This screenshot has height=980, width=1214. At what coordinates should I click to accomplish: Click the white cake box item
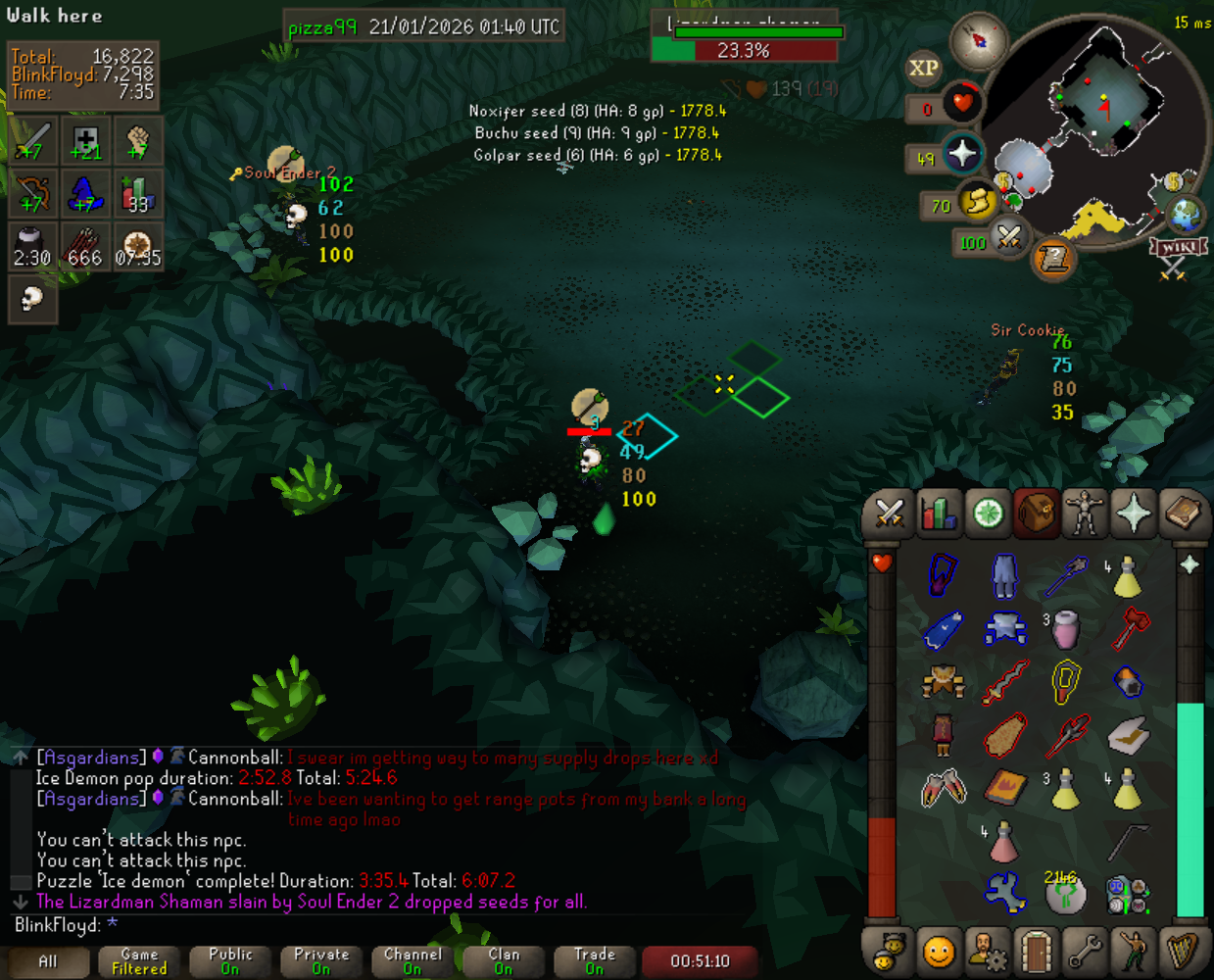coord(1128,734)
